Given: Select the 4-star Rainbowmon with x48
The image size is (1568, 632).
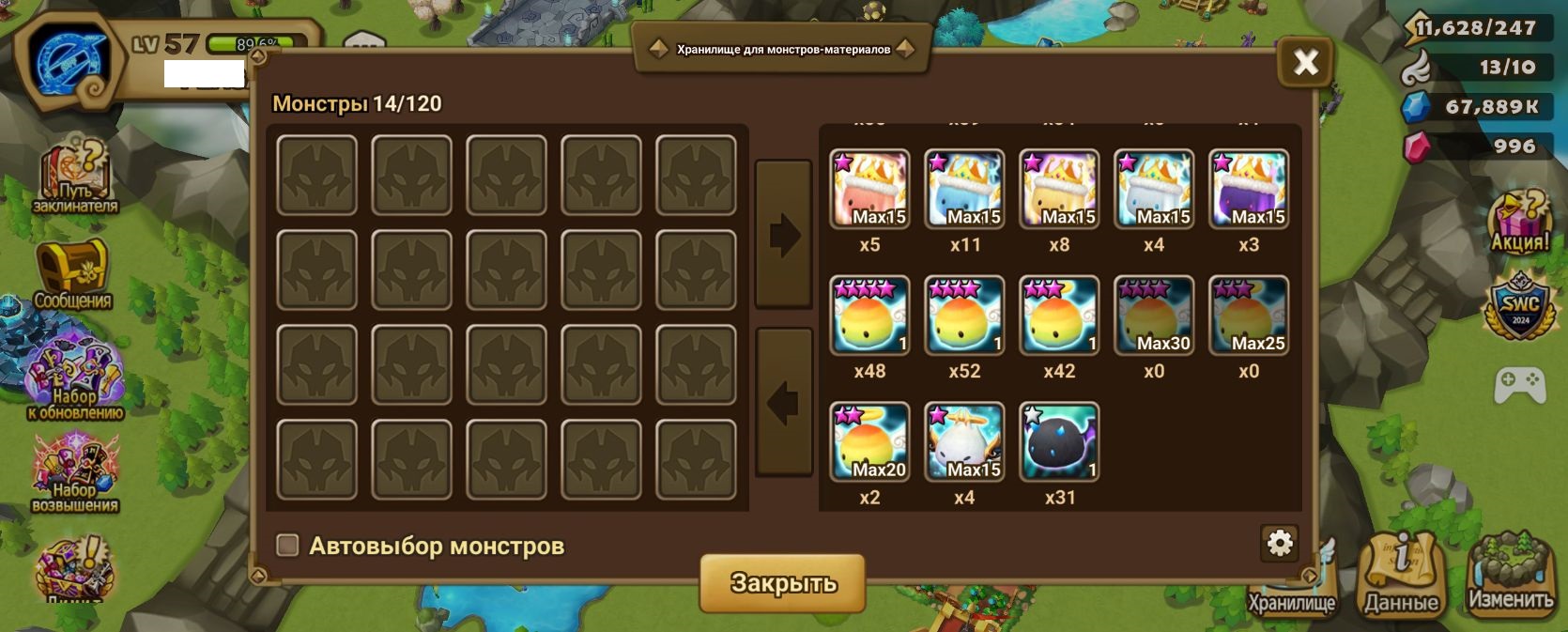Looking at the screenshot, I should [869, 316].
